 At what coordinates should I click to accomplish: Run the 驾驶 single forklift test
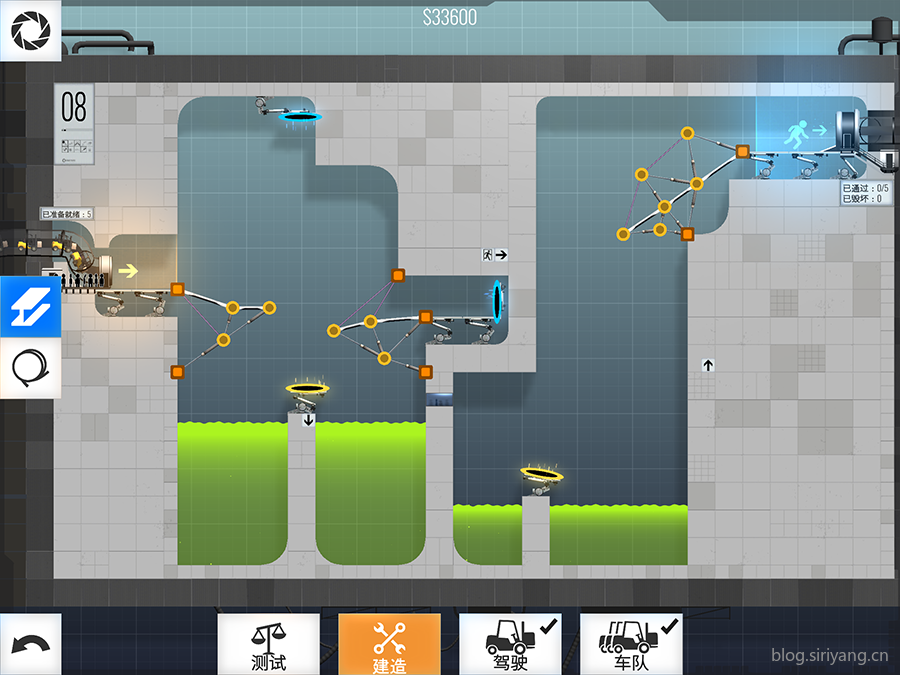(510, 644)
